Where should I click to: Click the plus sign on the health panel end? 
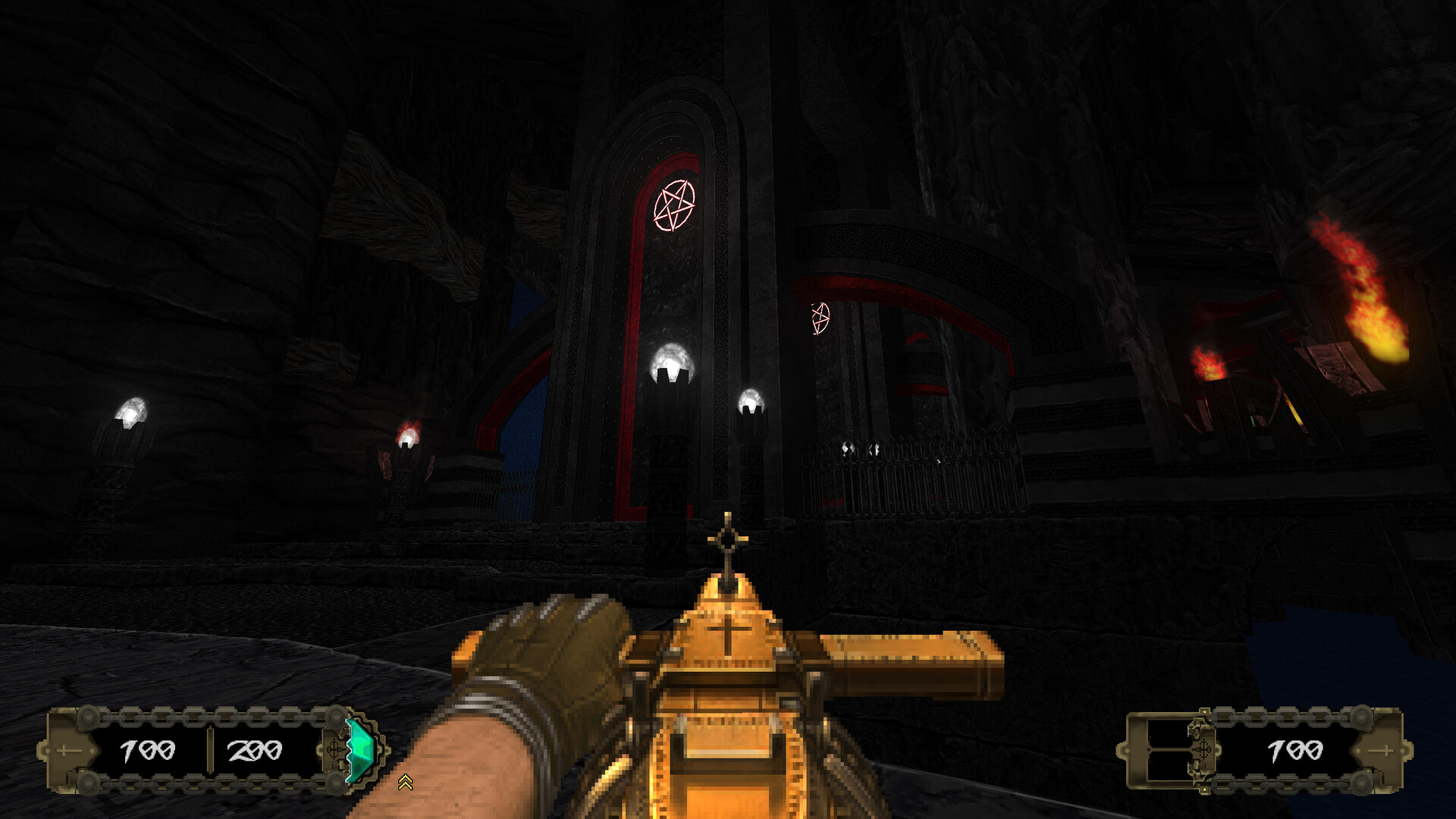tap(62, 751)
